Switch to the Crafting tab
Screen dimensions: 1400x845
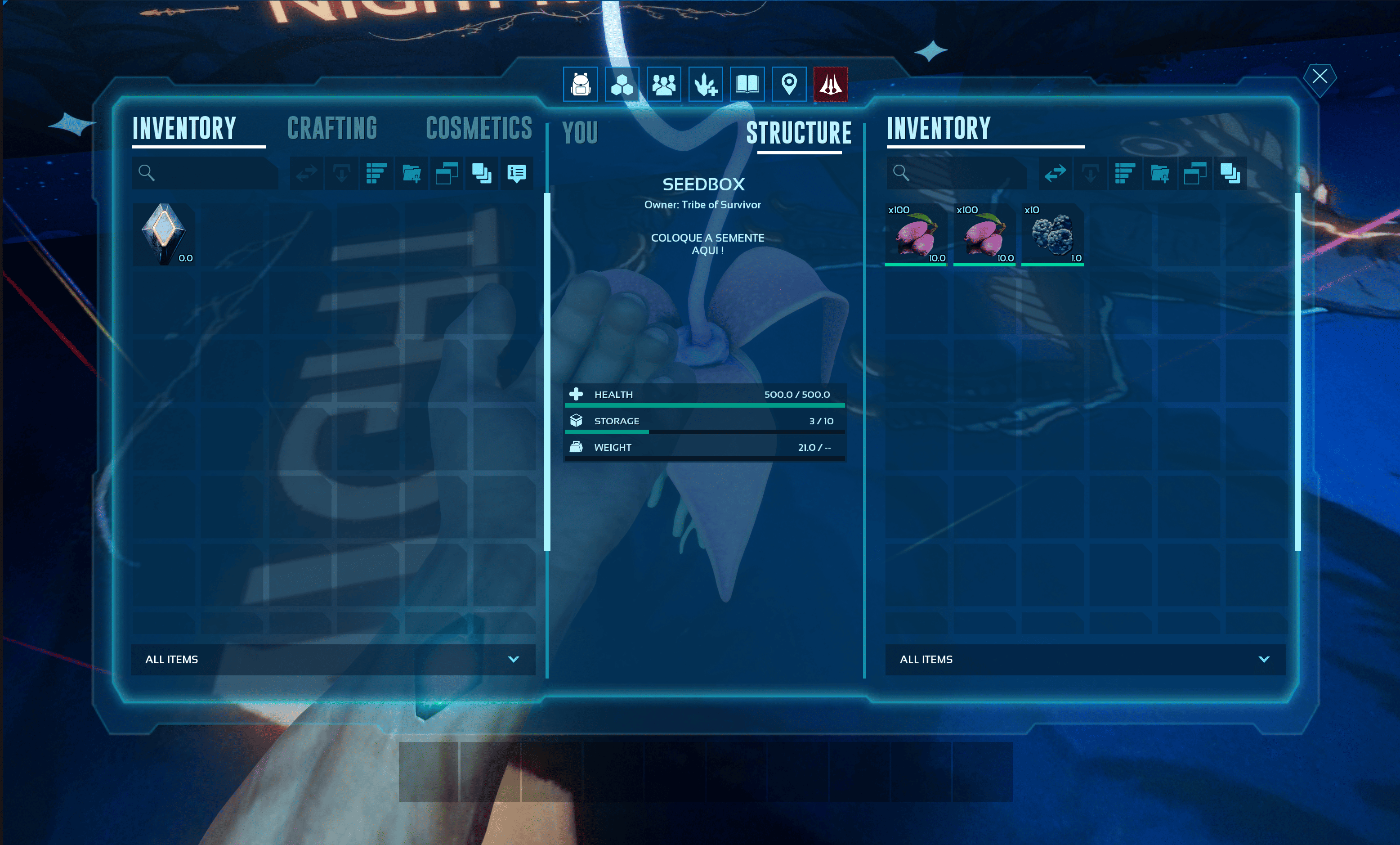tap(332, 128)
